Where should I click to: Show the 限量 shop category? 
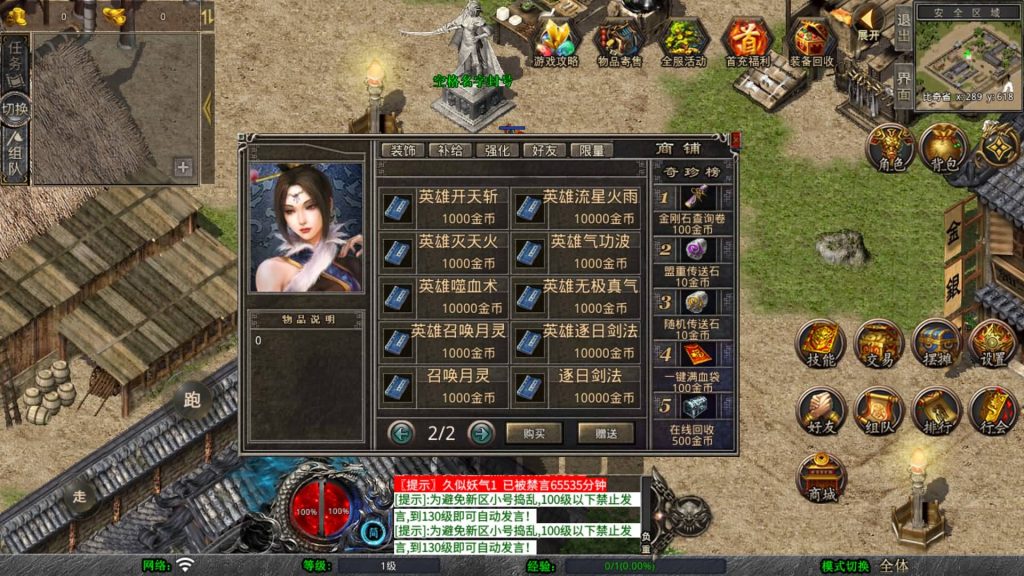click(592, 150)
